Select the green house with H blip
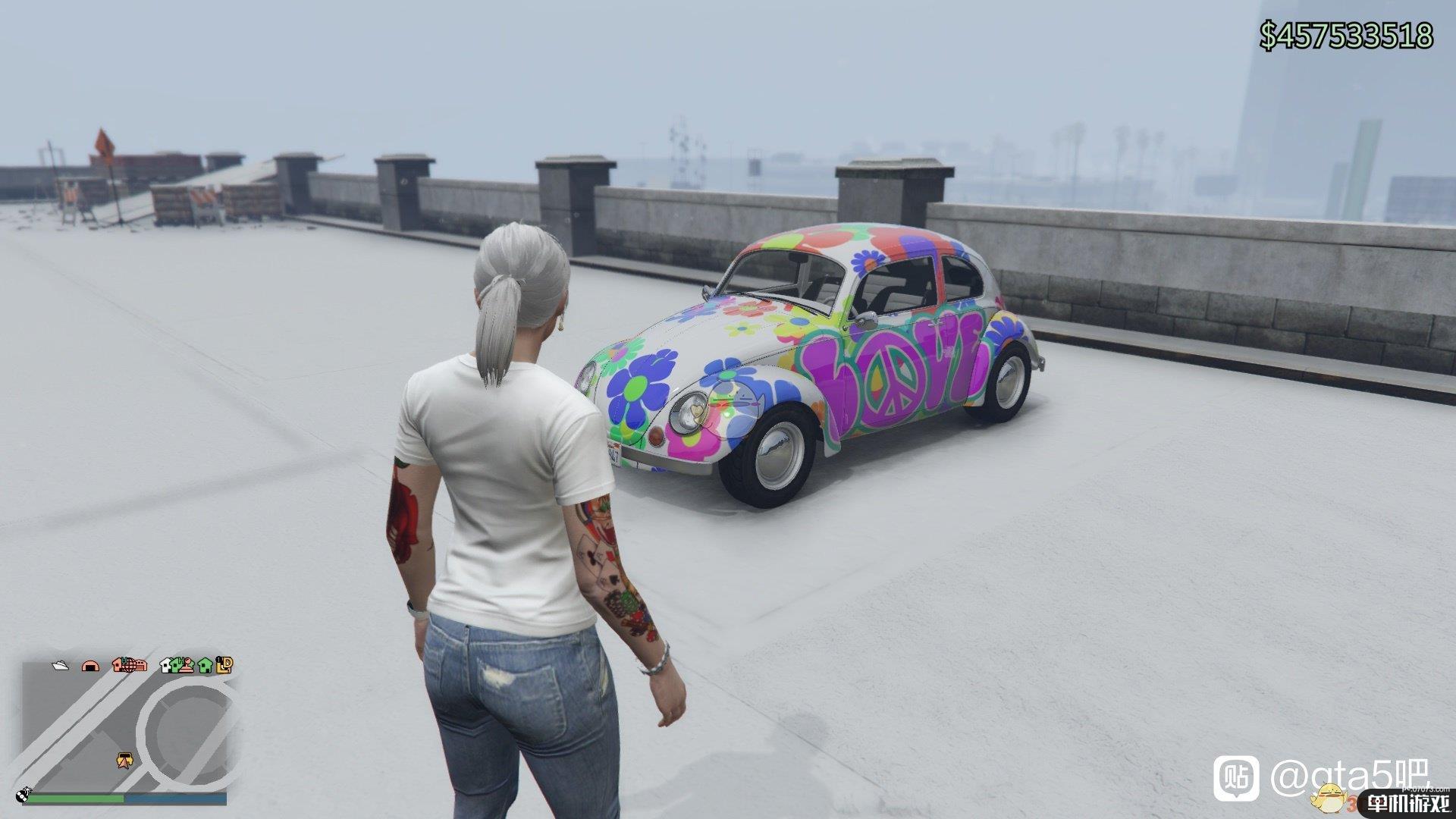This screenshot has width=1456, height=819. (x=175, y=665)
